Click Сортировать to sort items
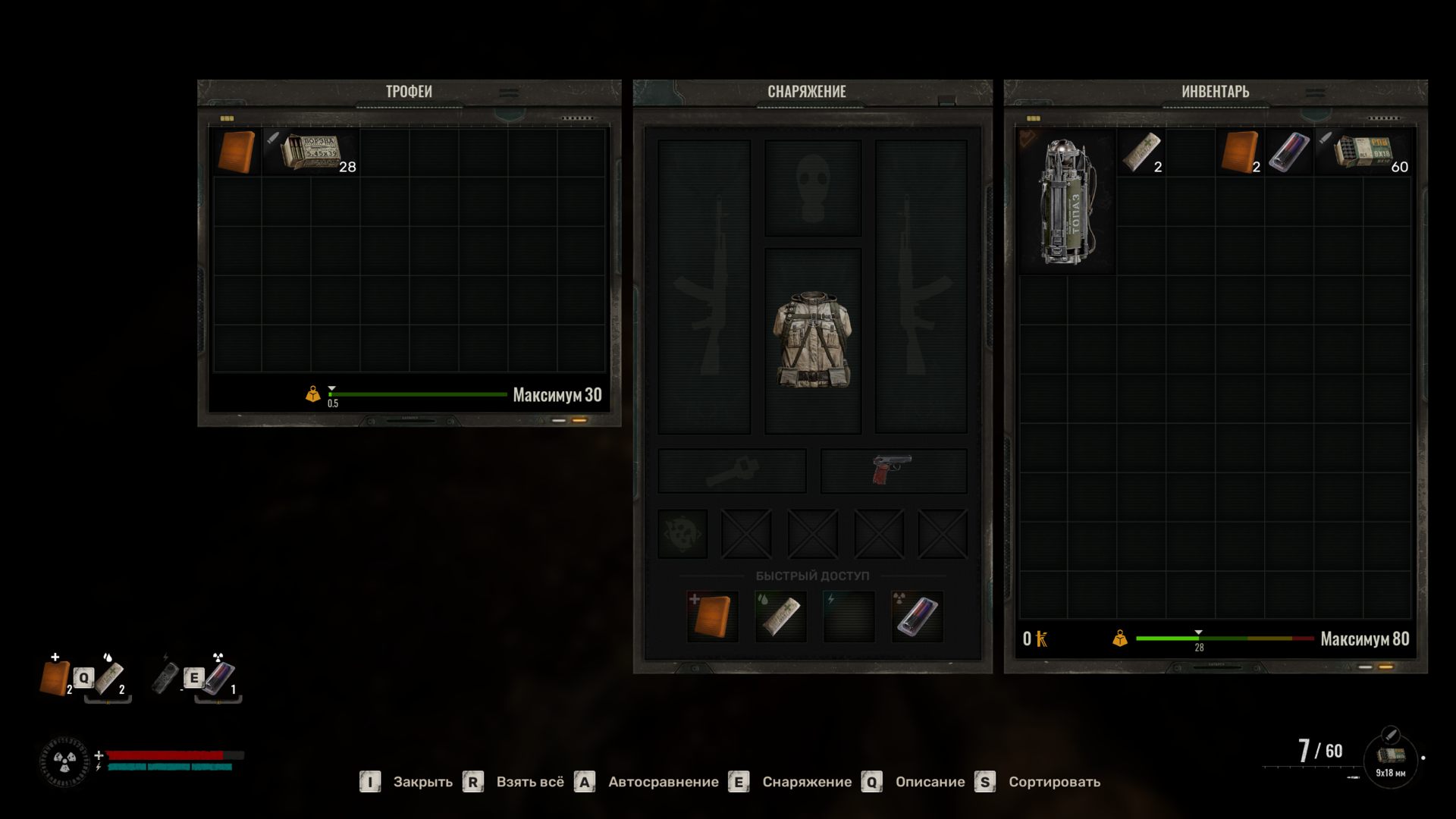The height and width of the screenshot is (819, 1456). pyautogui.click(x=1054, y=782)
